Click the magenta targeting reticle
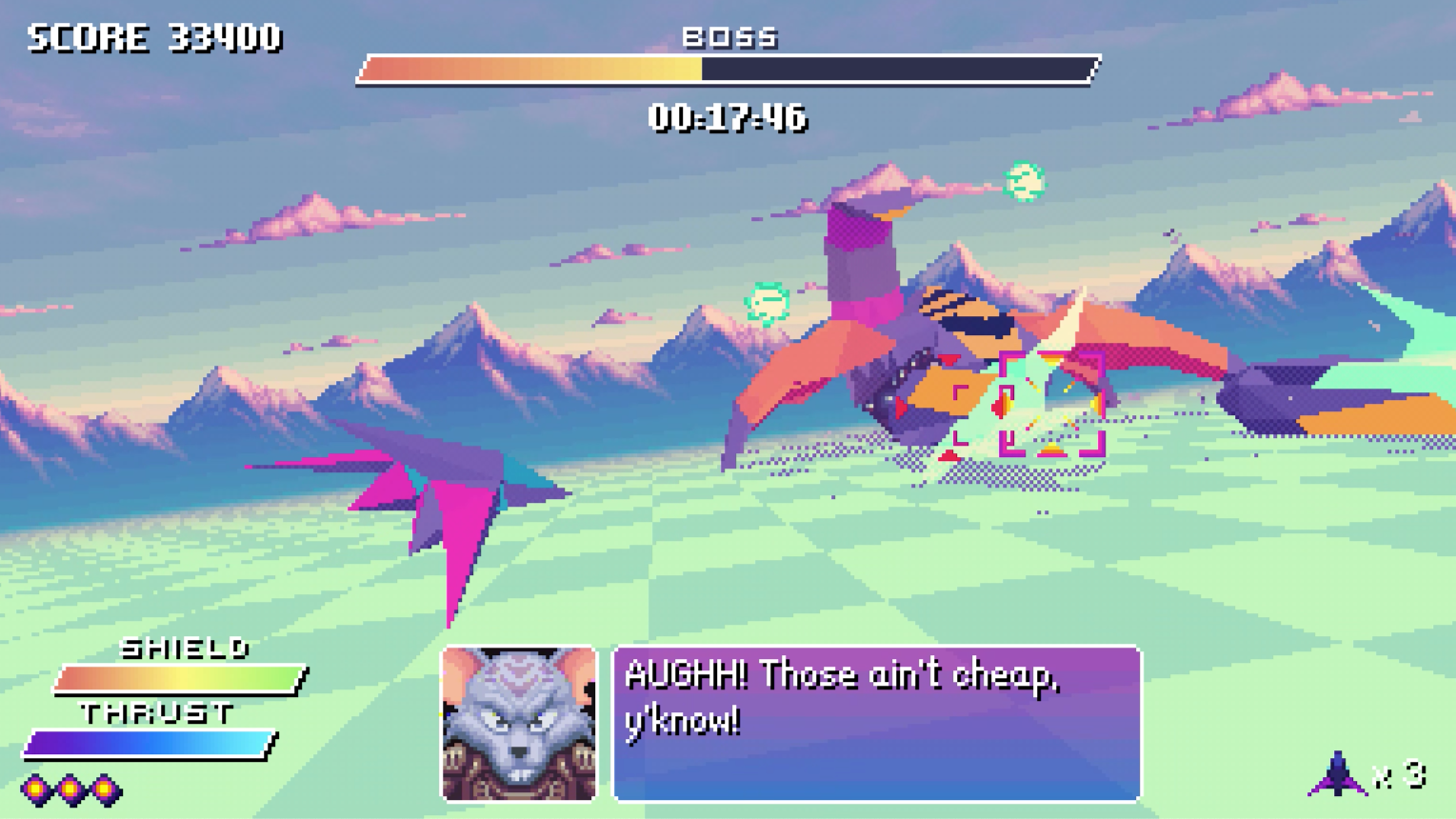 (x=1051, y=404)
